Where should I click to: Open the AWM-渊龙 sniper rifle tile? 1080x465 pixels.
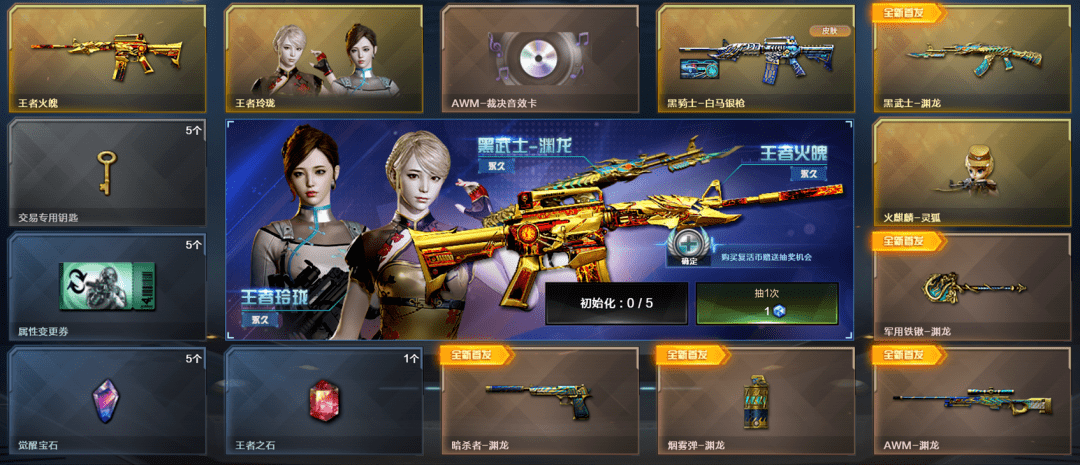coord(972,400)
